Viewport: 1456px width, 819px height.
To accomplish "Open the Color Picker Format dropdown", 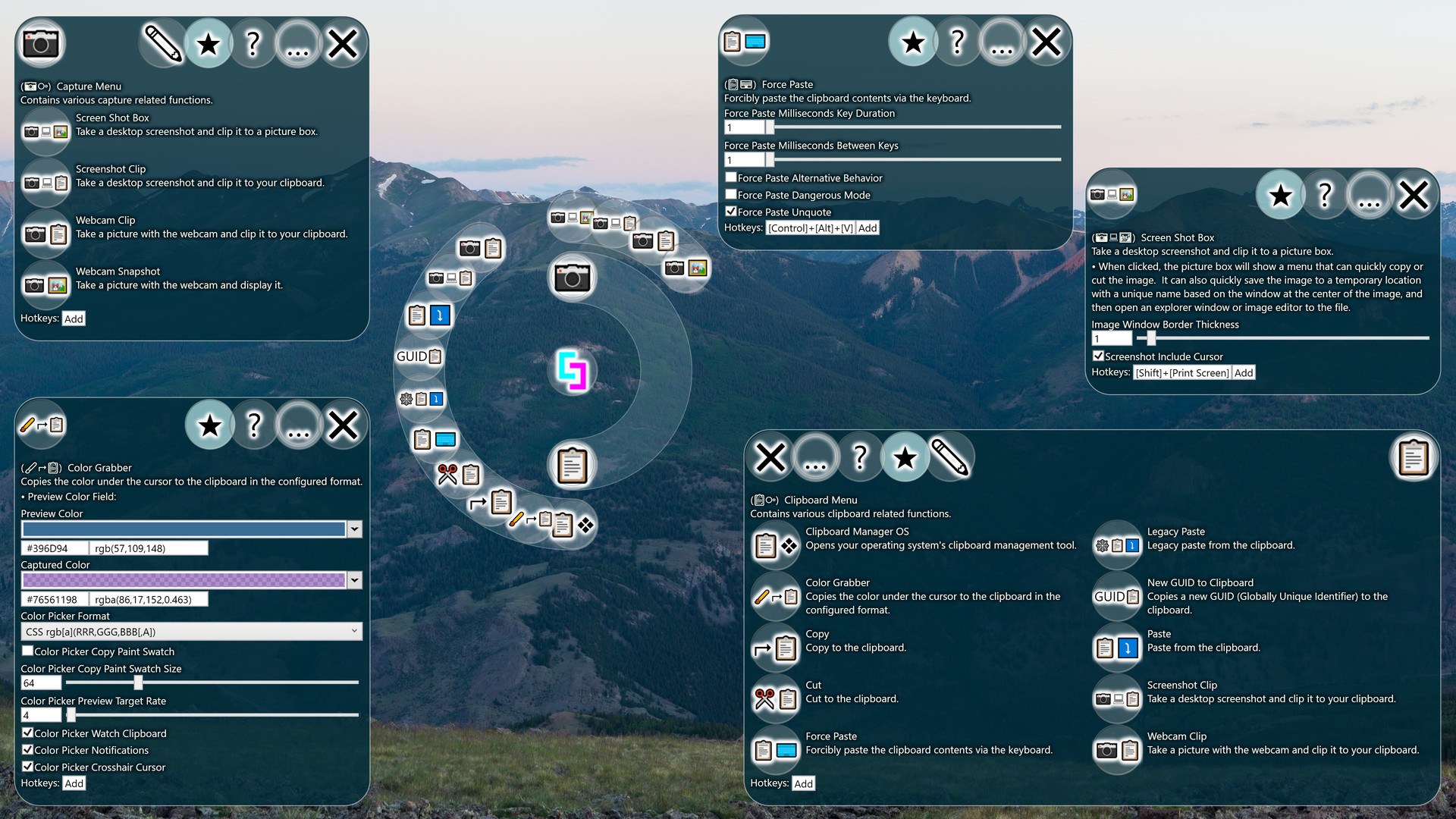I will click(x=190, y=630).
